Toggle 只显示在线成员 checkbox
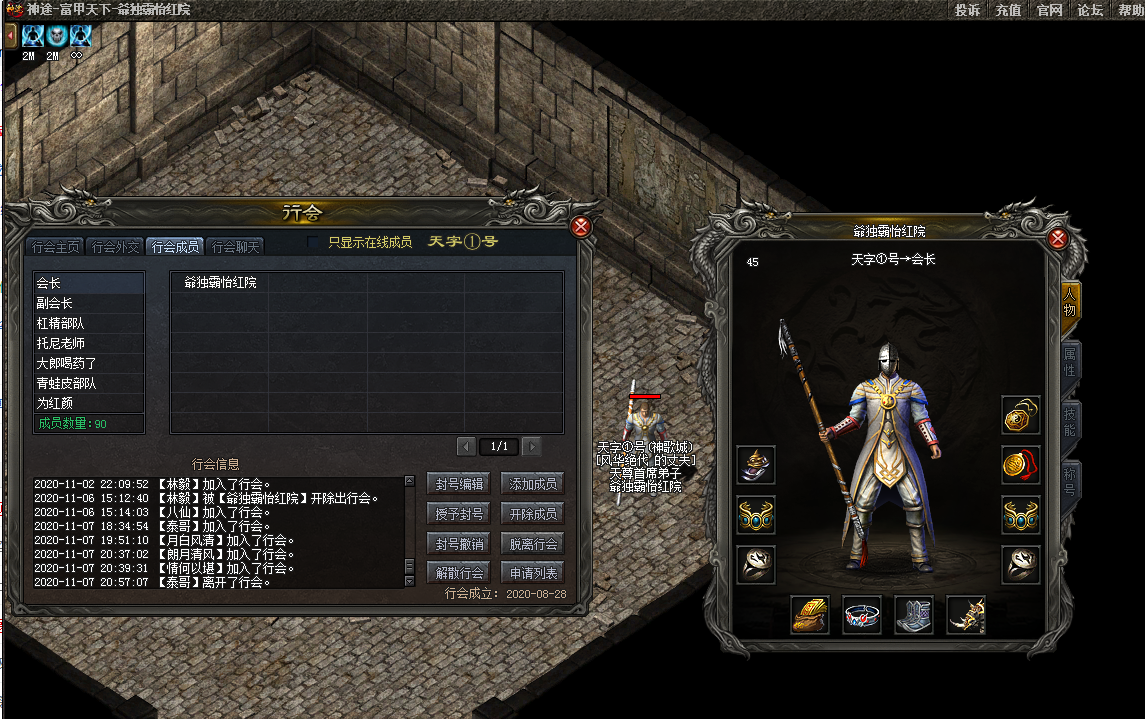 tap(314, 242)
